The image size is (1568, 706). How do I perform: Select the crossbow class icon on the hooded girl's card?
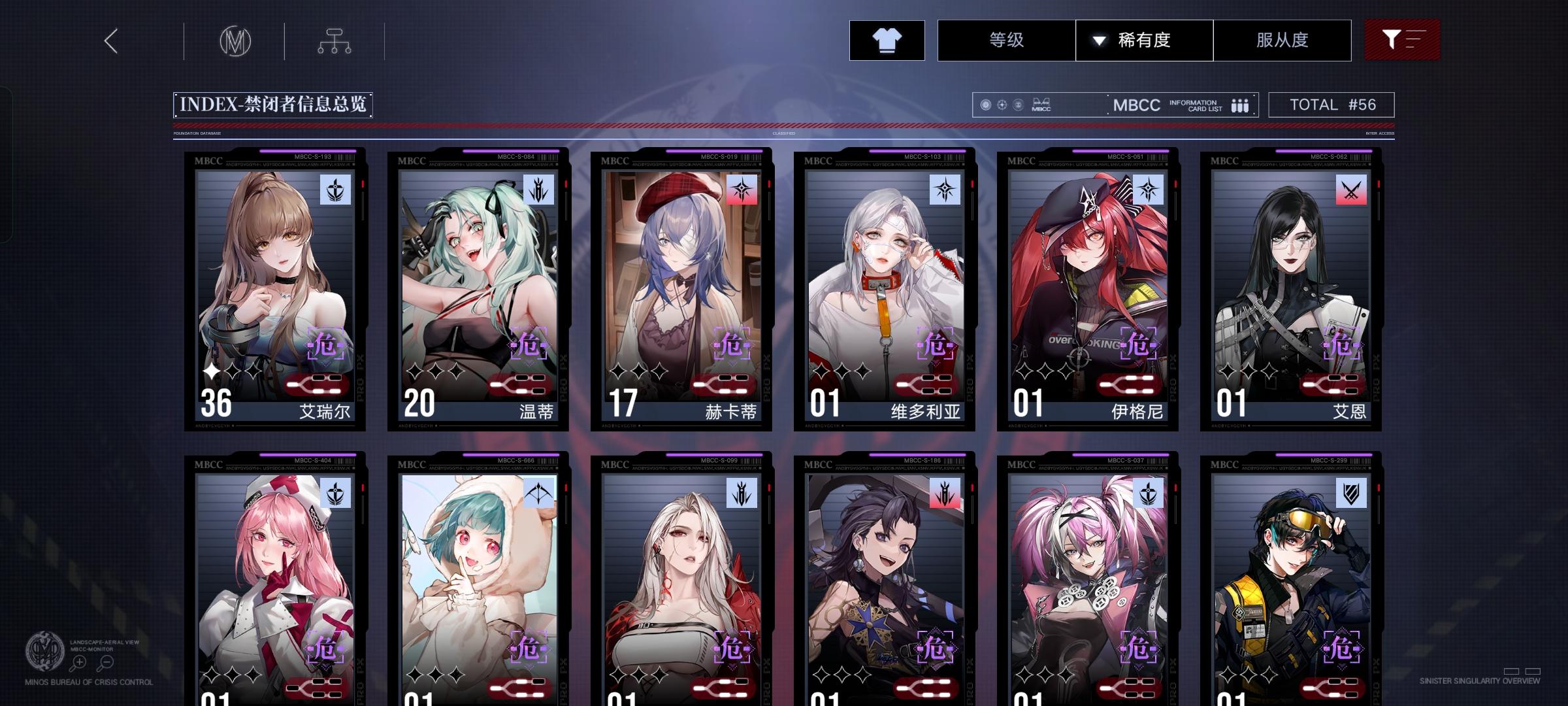click(539, 491)
